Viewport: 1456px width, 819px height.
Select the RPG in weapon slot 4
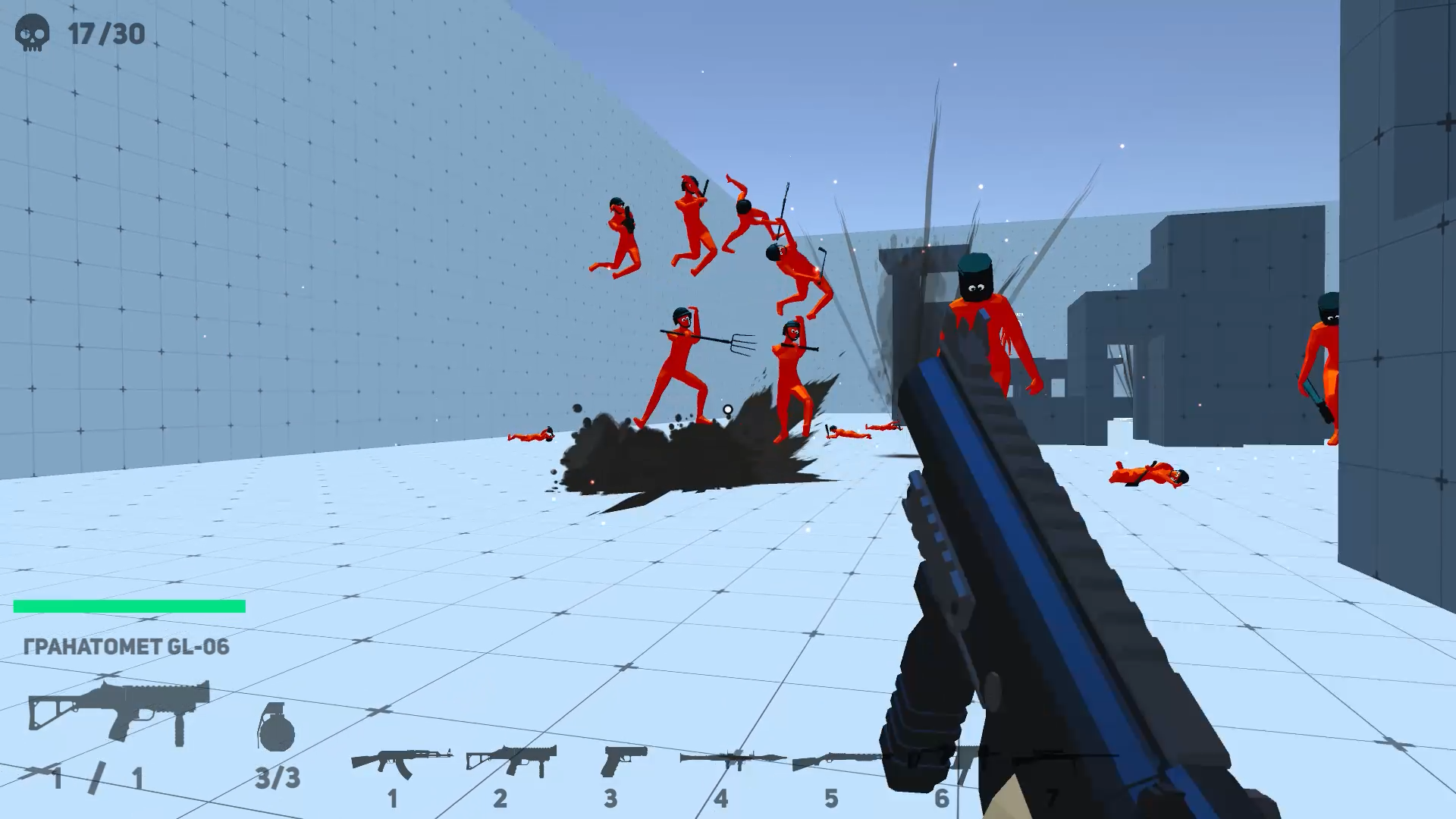[730, 758]
